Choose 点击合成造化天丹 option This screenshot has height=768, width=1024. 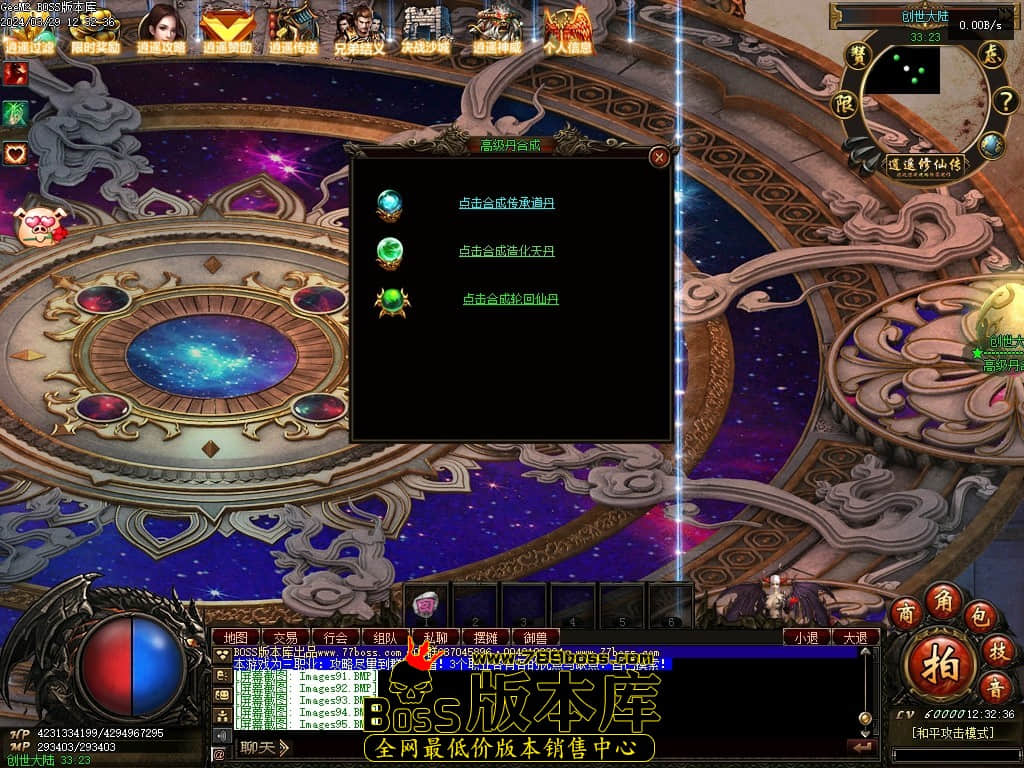tap(506, 251)
